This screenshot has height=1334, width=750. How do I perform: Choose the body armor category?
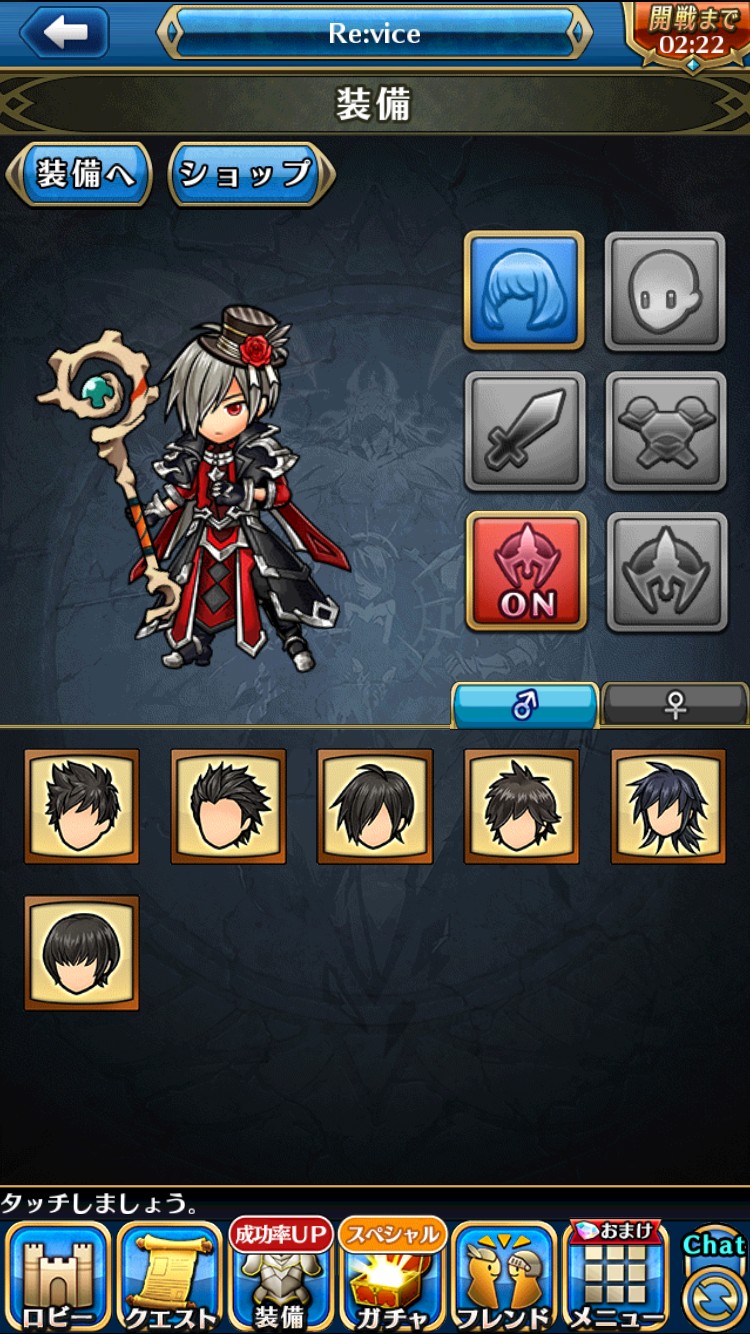pyautogui.click(x=665, y=431)
